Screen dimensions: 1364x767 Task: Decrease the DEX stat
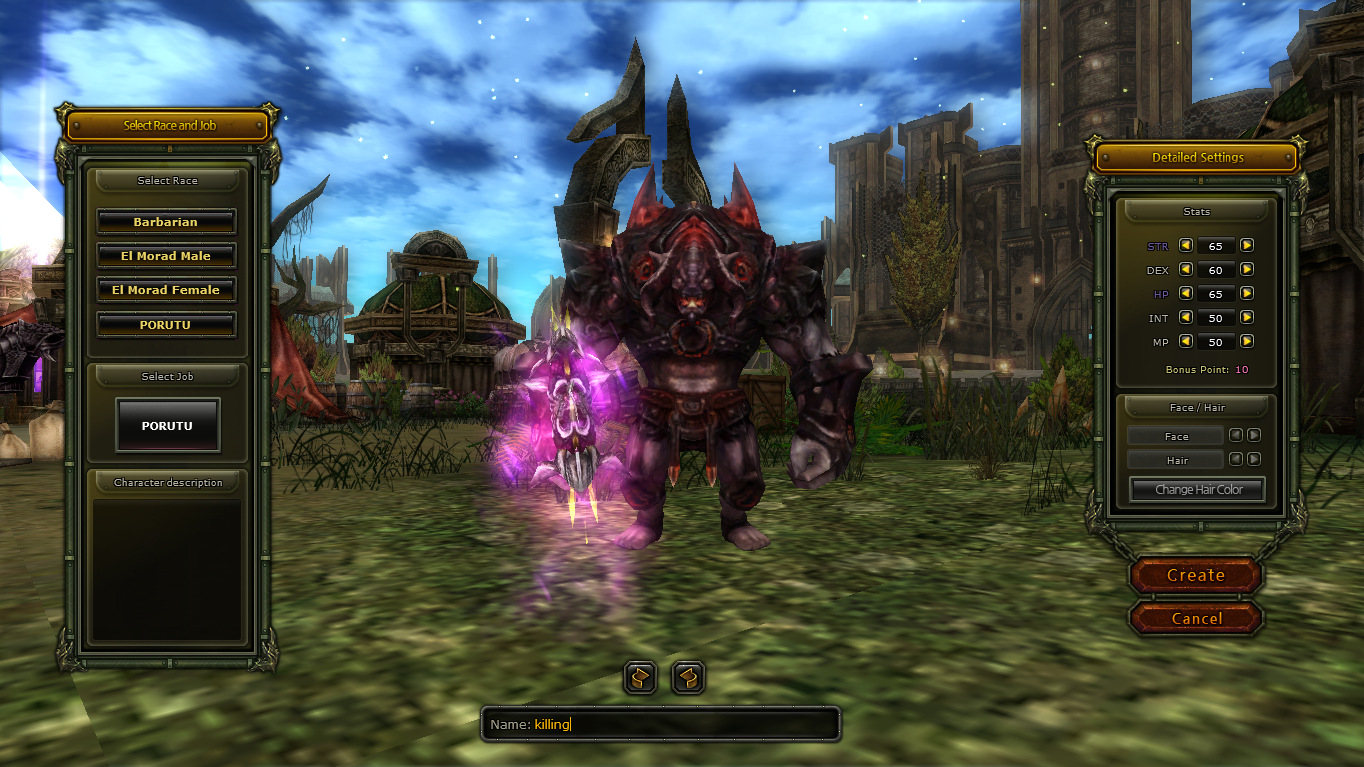pyautogui.click(x=1185, y=269)
